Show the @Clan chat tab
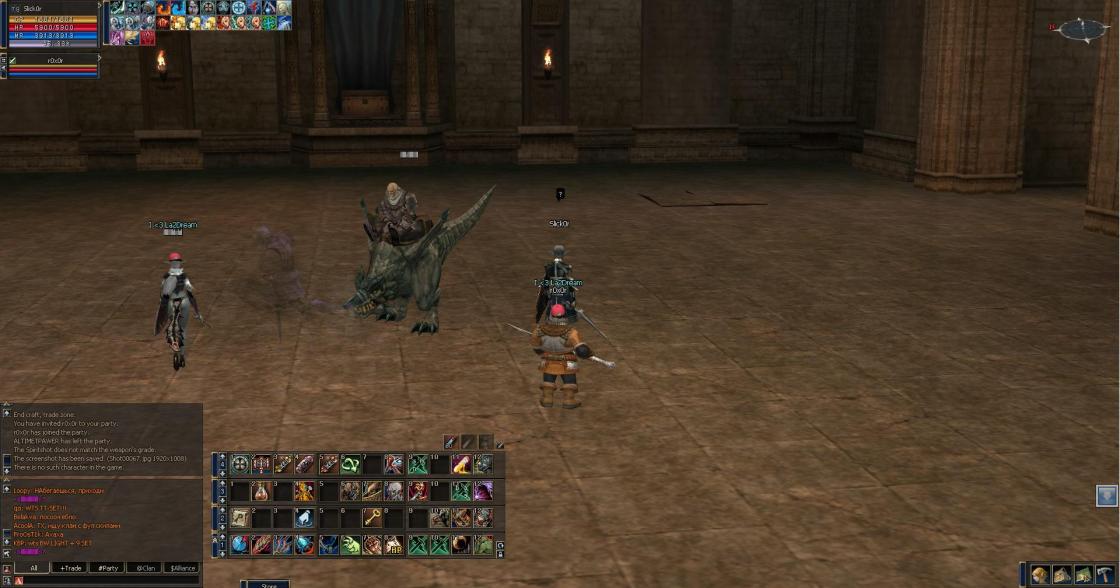The image size is (1120, 588). pos(145,567)
